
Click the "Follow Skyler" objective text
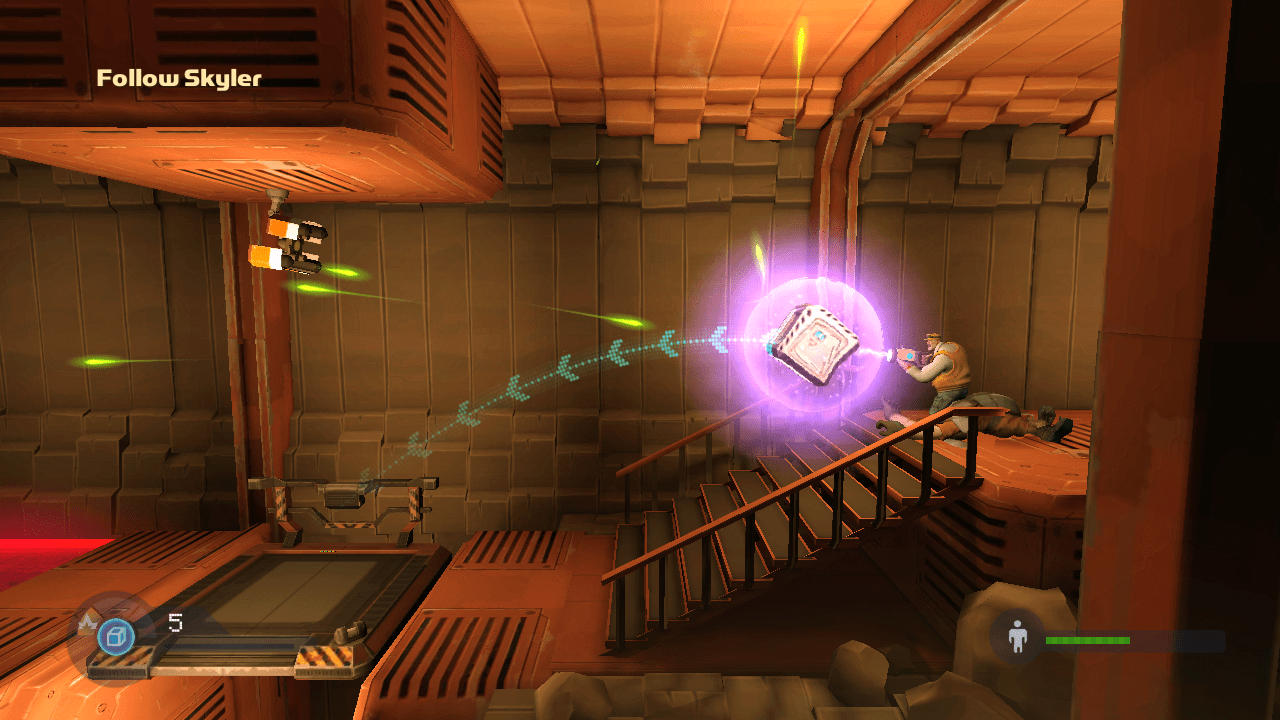[179, 78]
